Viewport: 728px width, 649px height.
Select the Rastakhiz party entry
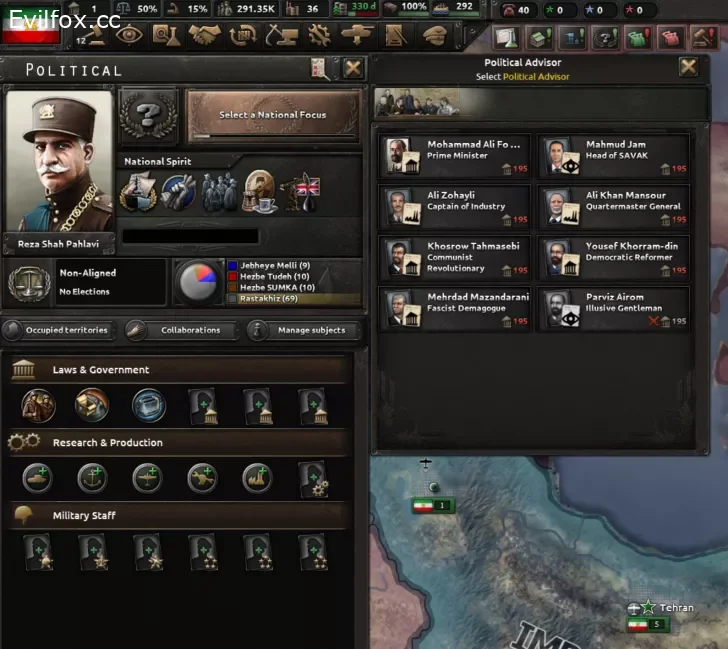pyautogui.click(x=270, y=298)
